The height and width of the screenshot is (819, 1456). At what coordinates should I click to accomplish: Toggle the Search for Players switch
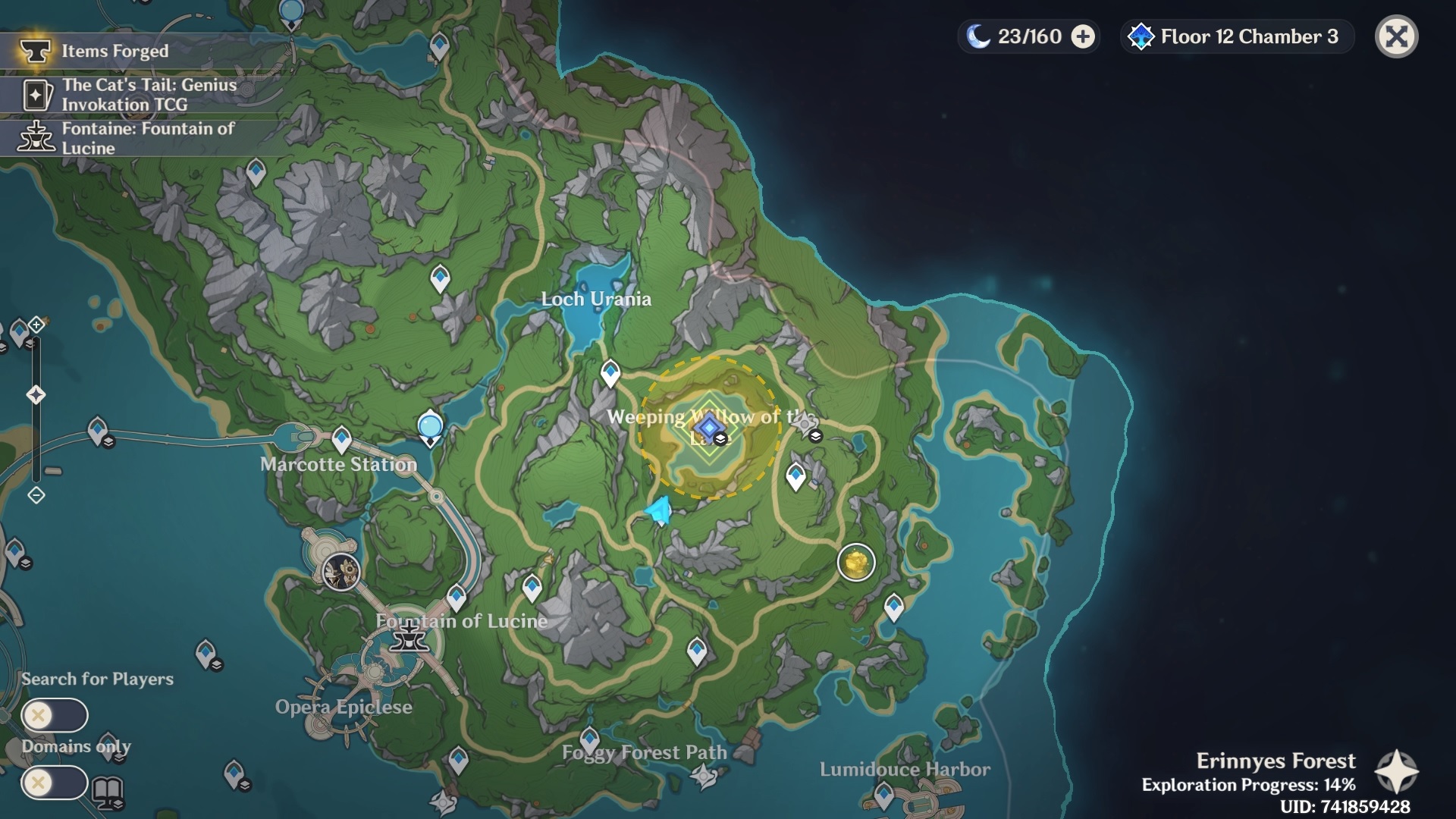(55, 715)
